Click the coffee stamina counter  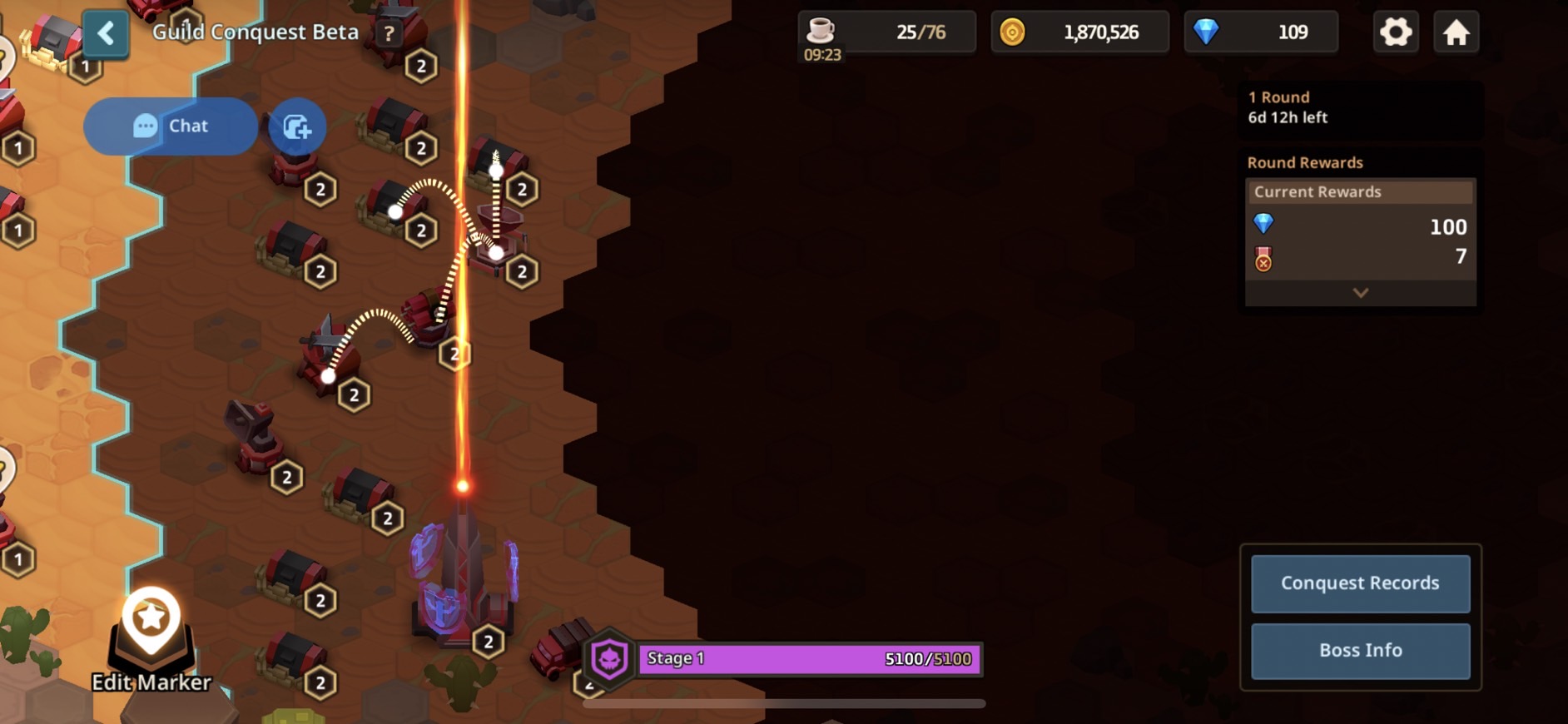[886, 32]
